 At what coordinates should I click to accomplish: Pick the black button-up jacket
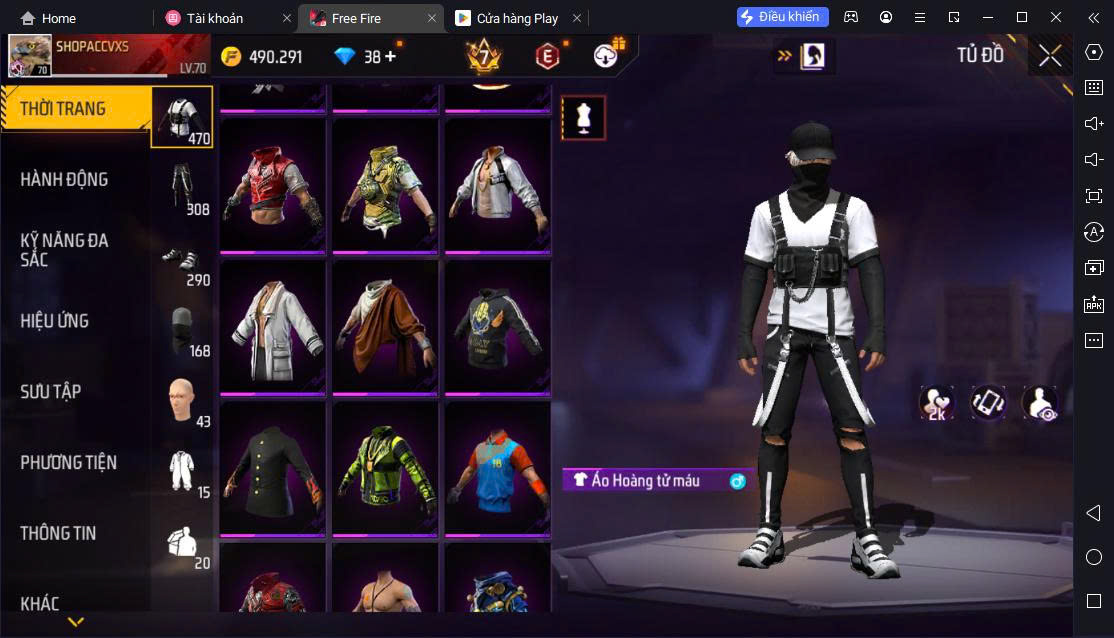pyautogui.click(x=273, y=468)
